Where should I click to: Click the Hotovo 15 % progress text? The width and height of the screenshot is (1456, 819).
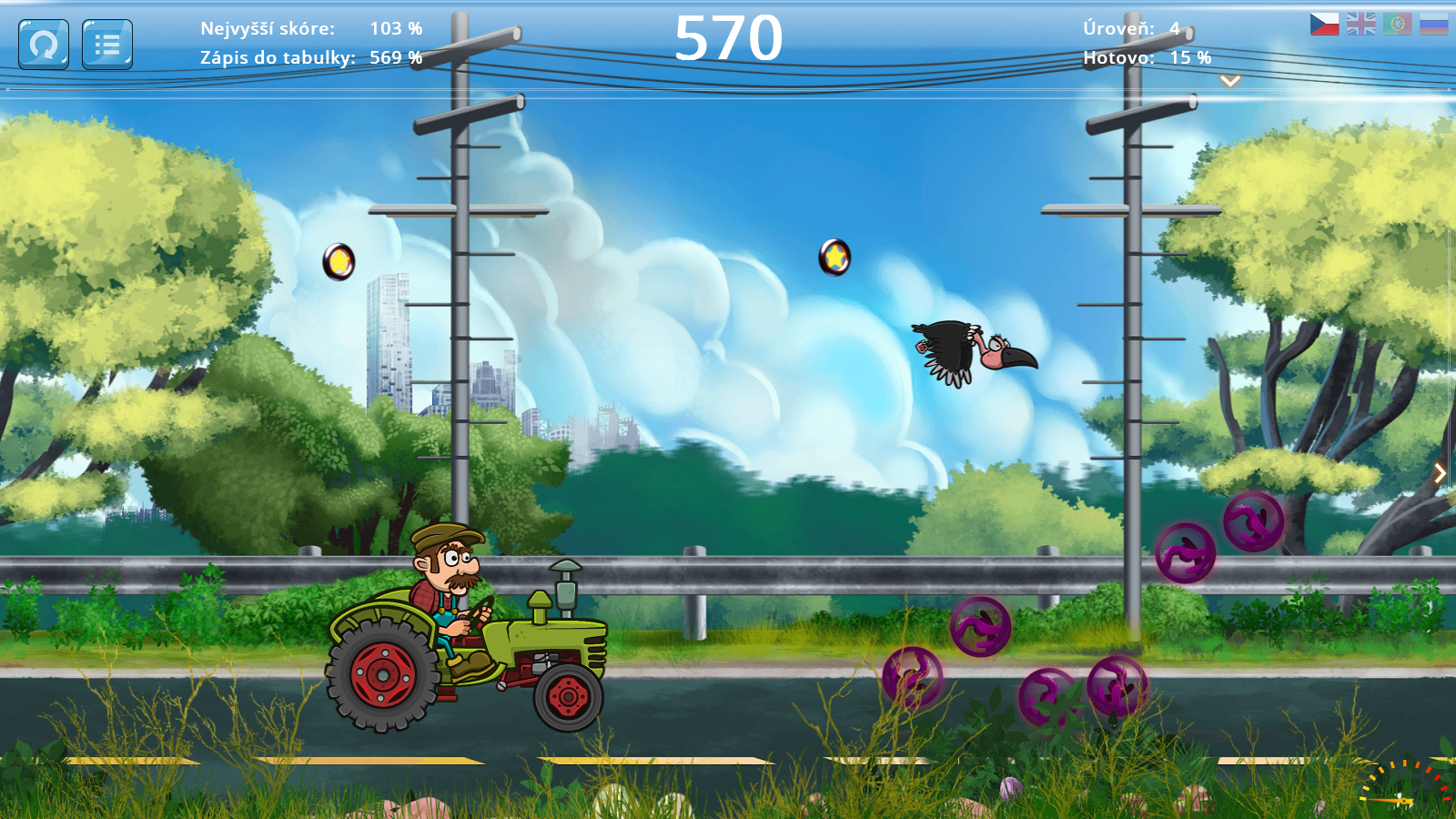coord(1145,56)
